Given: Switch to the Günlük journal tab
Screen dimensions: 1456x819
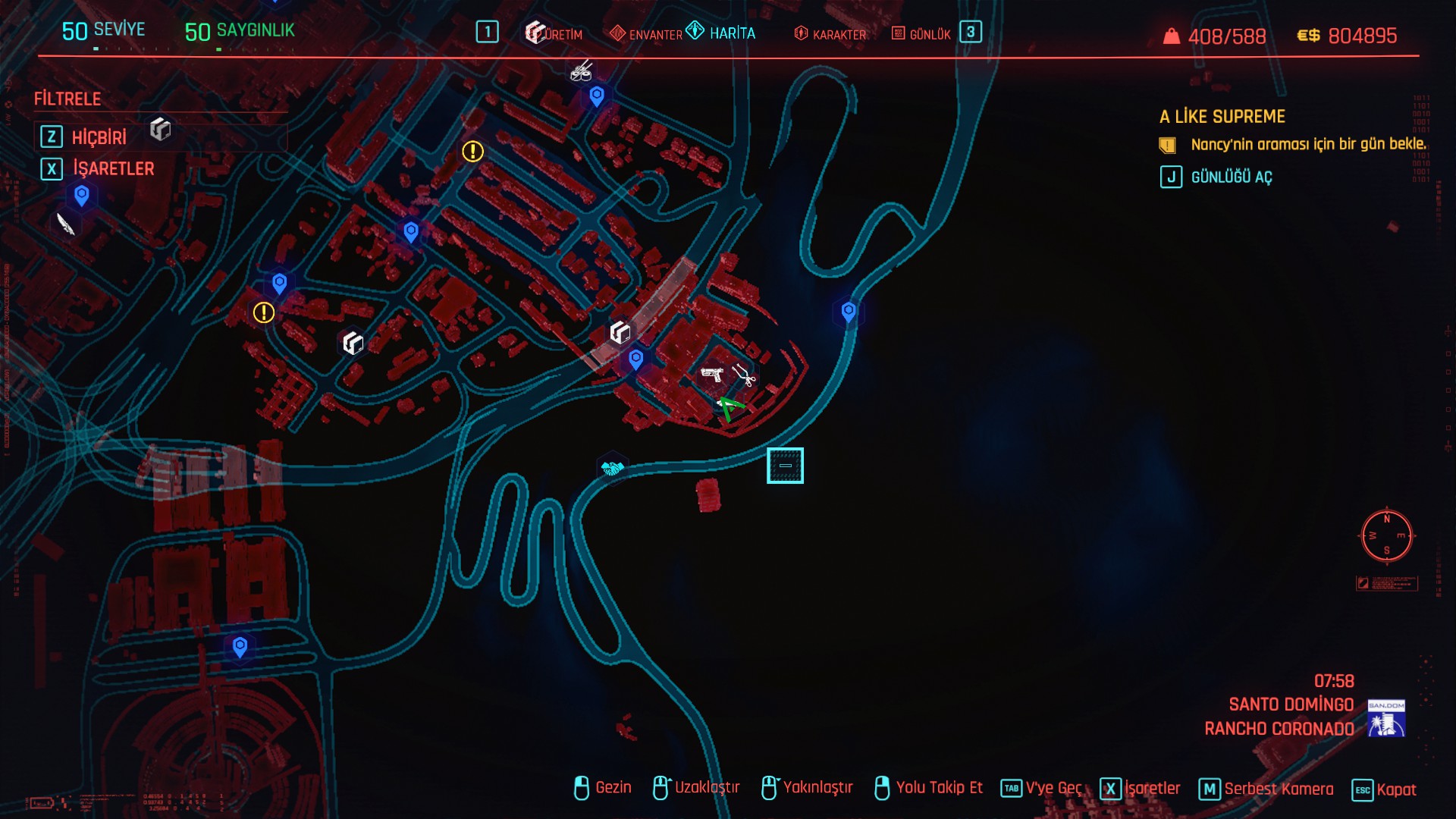Looking at the screenshot, I should point(921,34).
